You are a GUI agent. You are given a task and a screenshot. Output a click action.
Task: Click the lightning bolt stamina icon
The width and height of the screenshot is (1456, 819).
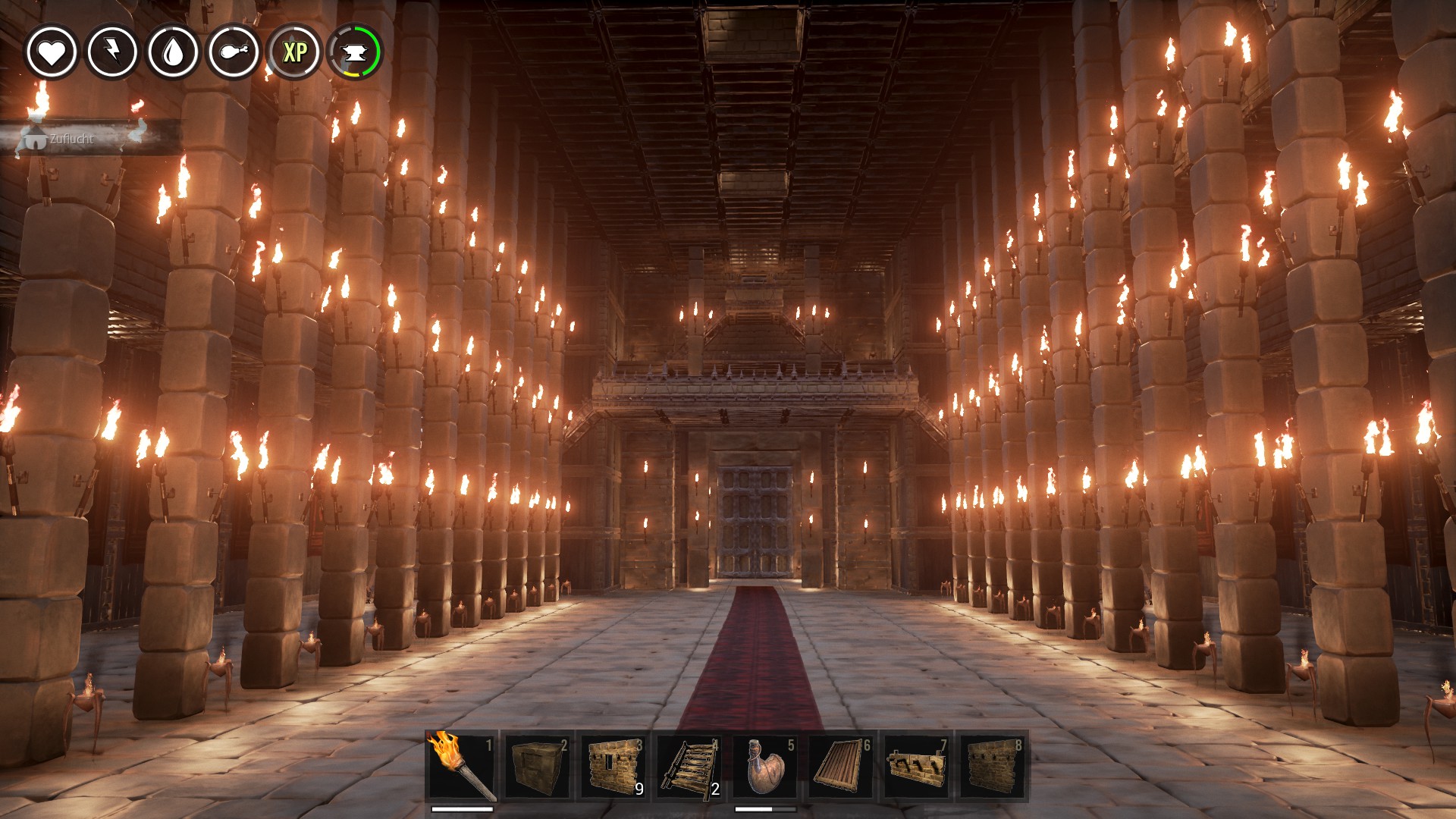pyautogui.click(x=112, y=52)
